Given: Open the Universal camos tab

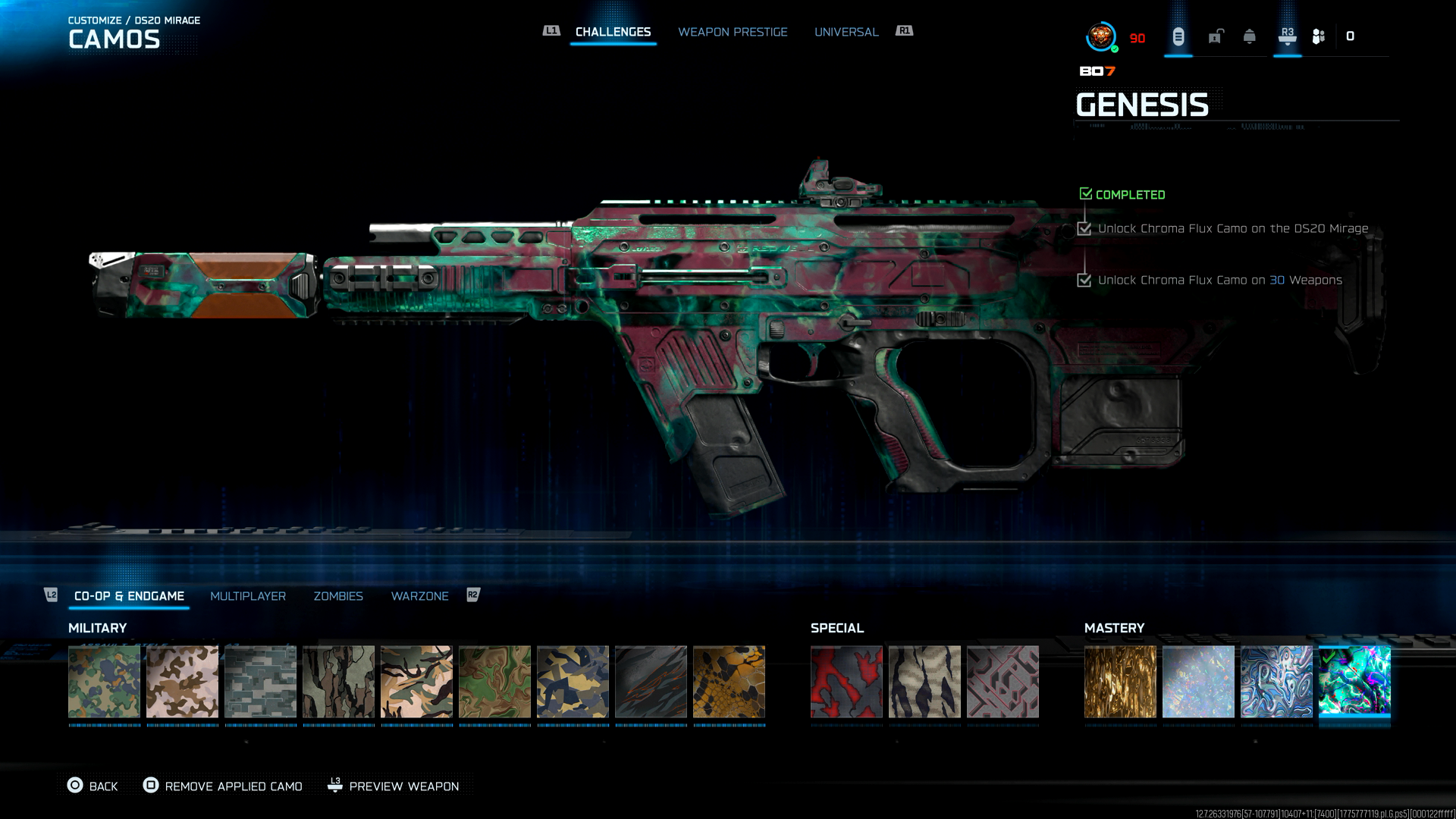Looking at the screenshot, I should click(846, 32).
